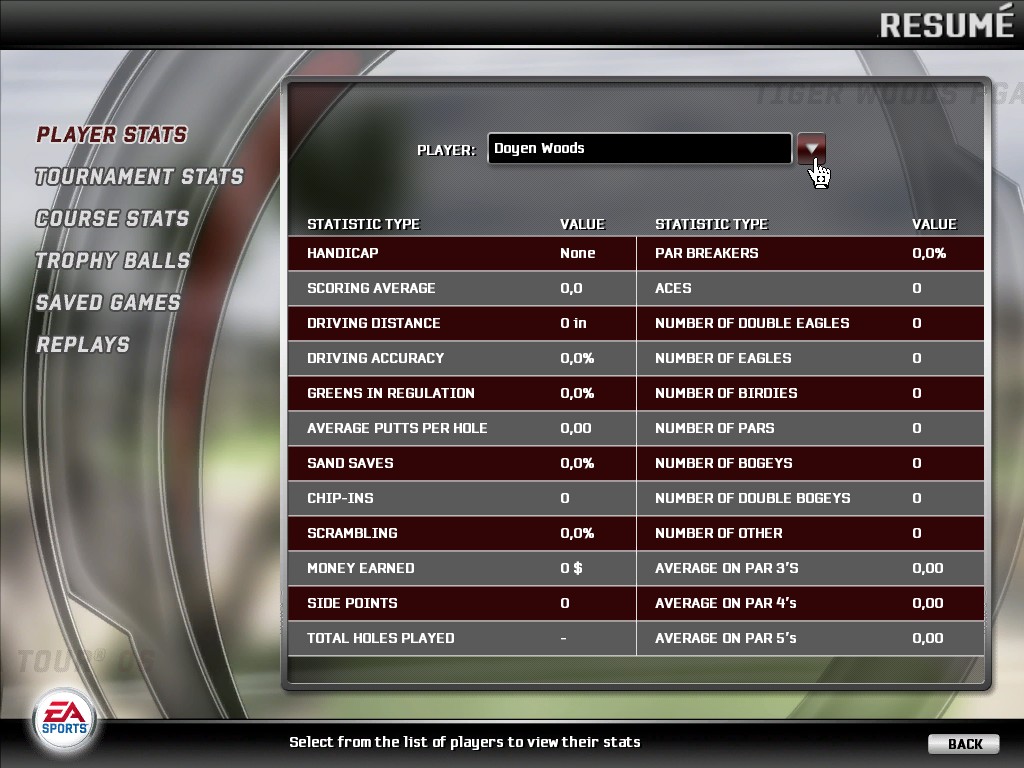The height and width of the screenshot is (768, 1024).
Task: Click the Doyen Woods player field
Action: click(x=639, y=149)
